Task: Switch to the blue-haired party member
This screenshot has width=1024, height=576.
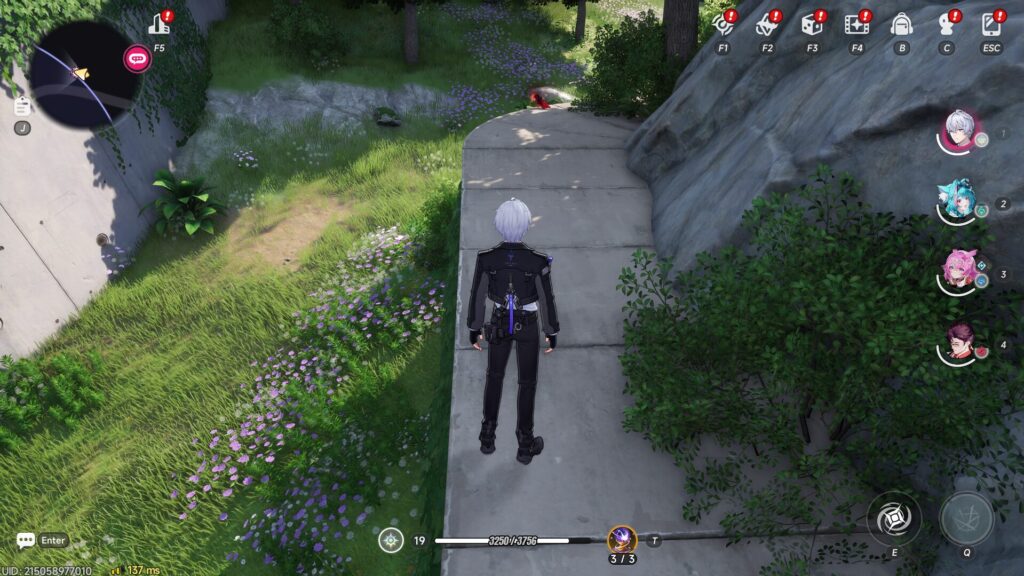Action: [x=959, y=202]
